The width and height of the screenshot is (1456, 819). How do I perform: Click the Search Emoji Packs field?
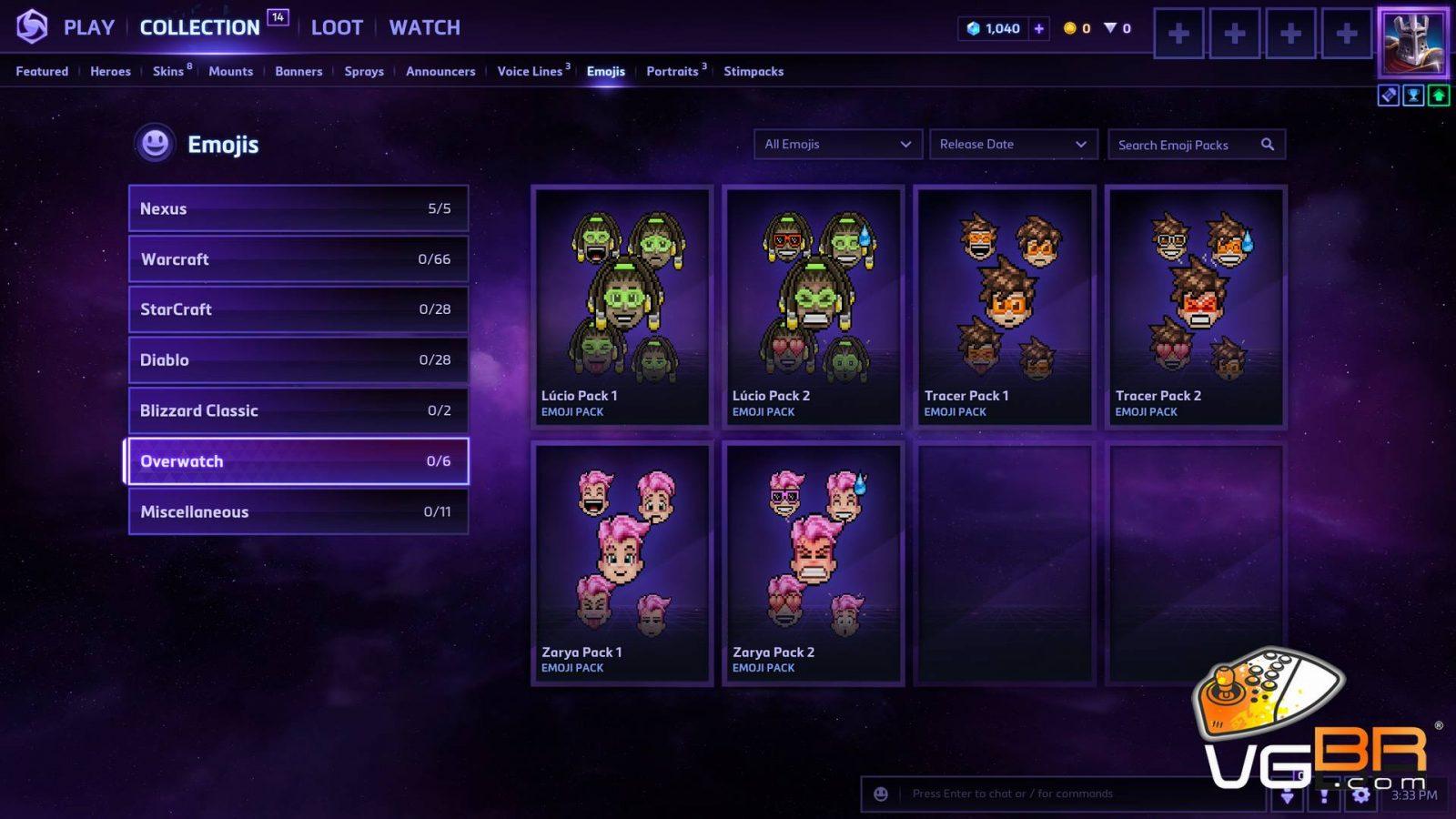point(1183,145)
